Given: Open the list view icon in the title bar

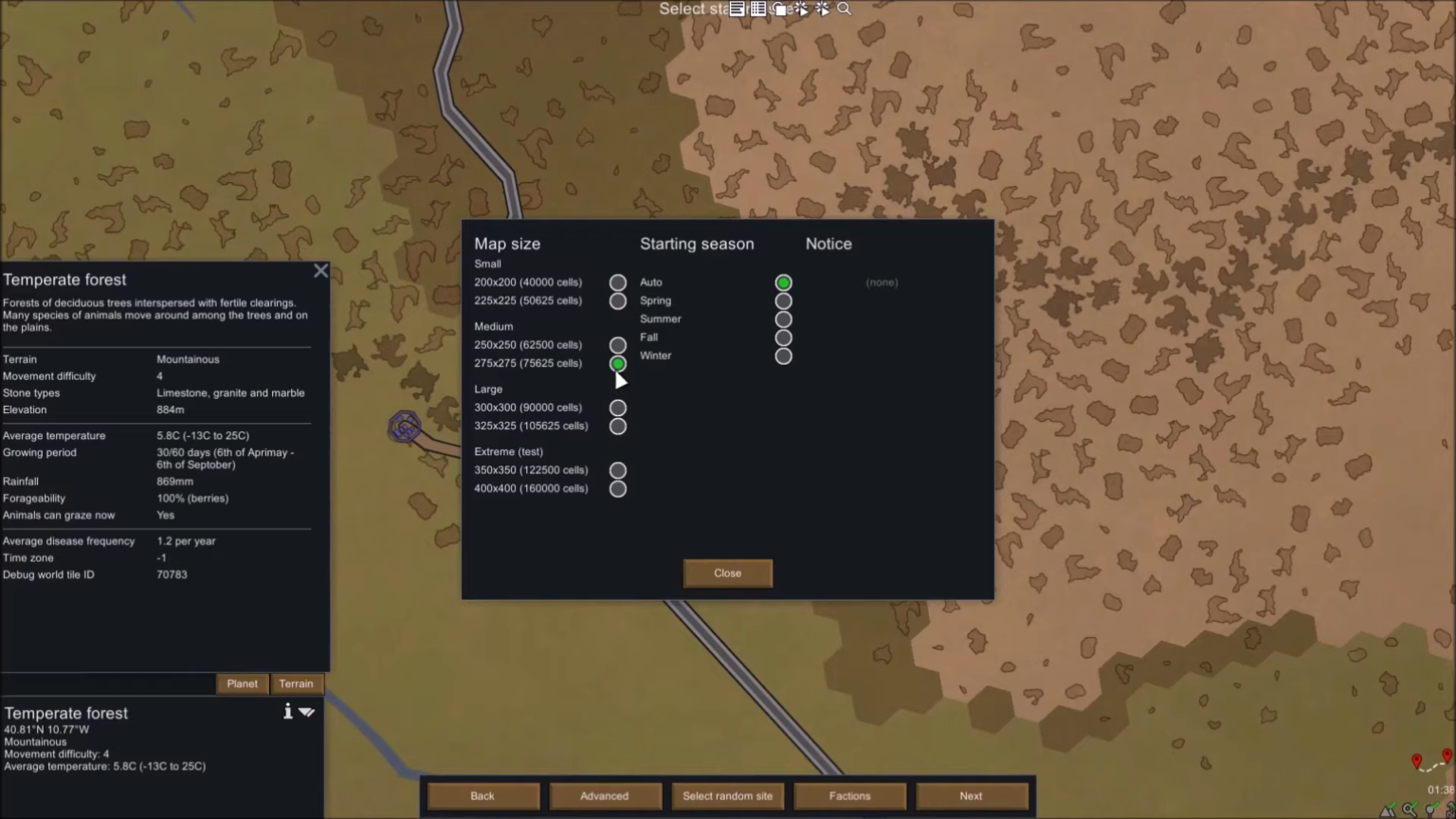Looking at the screenshot, I should coord(737,9).
